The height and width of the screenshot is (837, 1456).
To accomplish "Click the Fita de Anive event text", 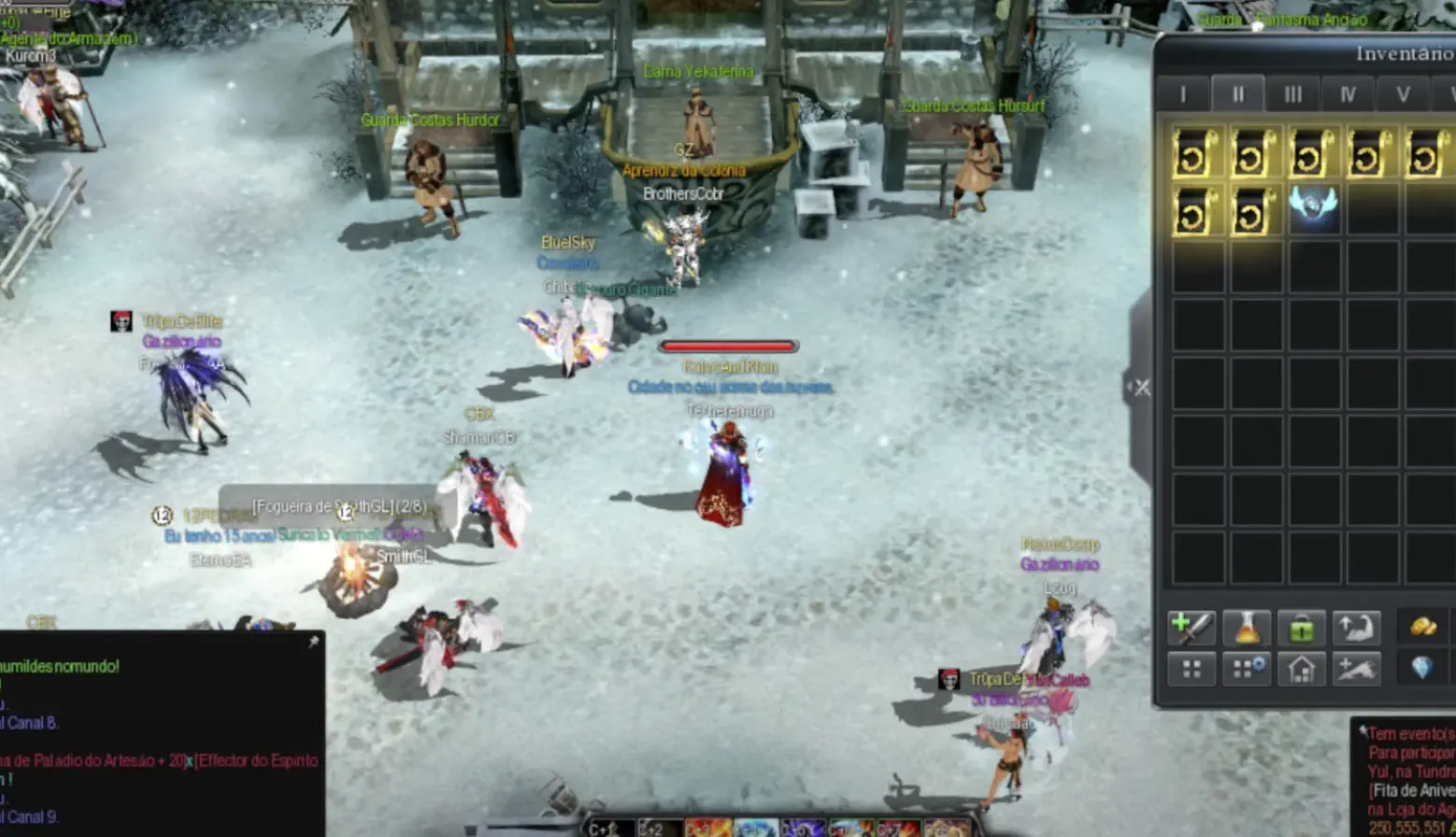I will point(1411,788).
